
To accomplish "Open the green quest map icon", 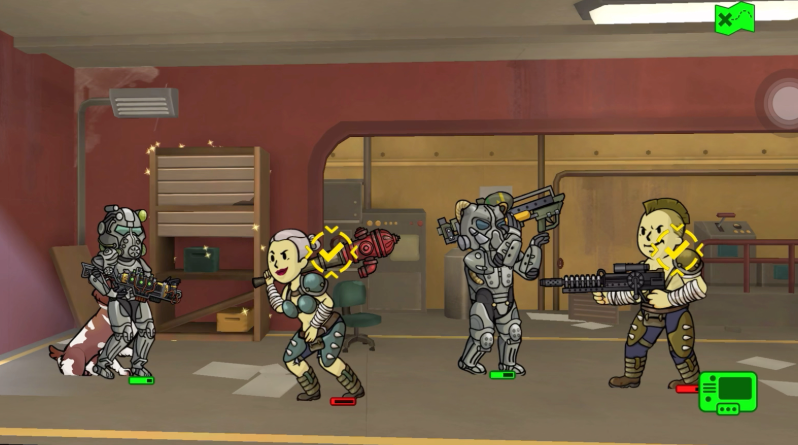I will [734, 16].
